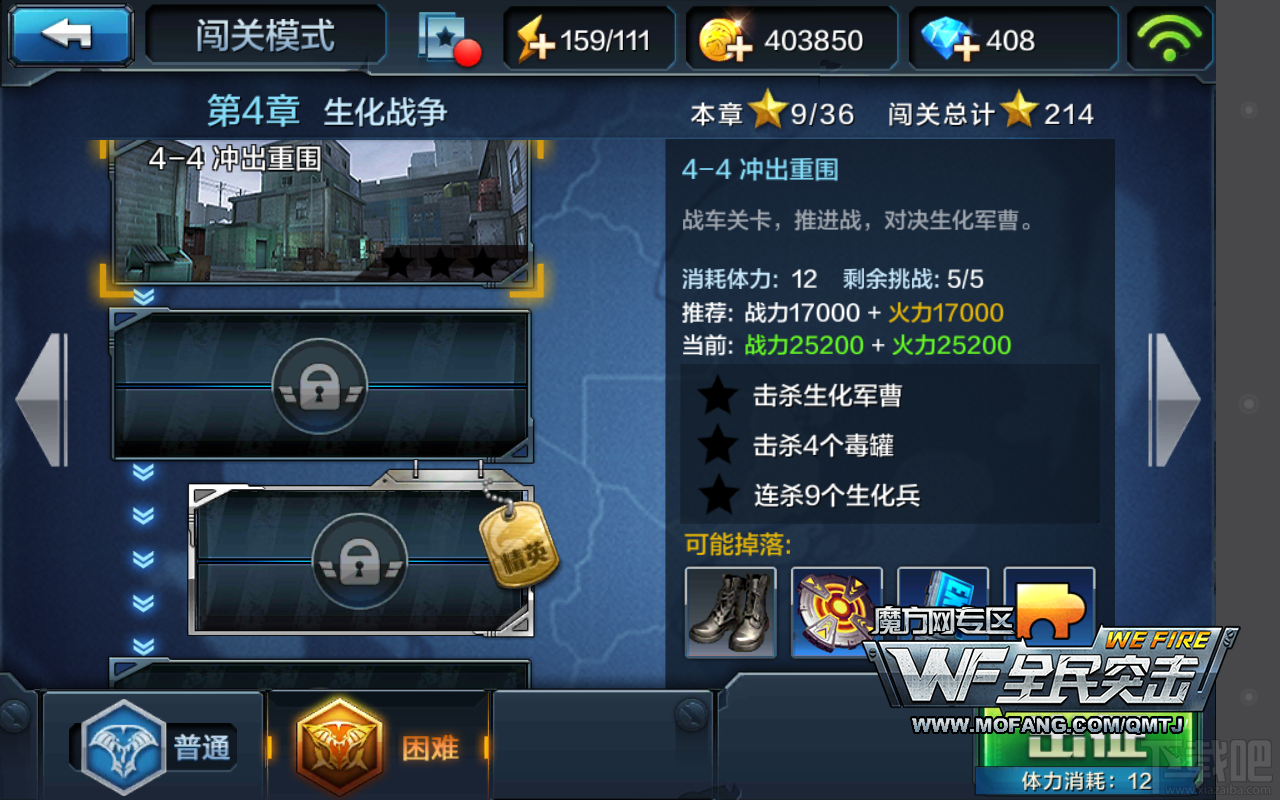
Task: Open the star card icon with red dot
Action: tap(447, 40)
